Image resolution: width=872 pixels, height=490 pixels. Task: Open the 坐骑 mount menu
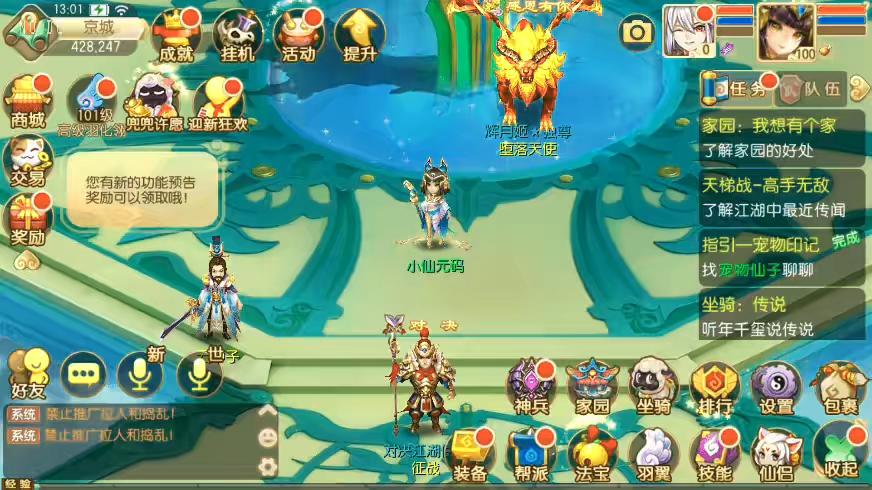653,386
